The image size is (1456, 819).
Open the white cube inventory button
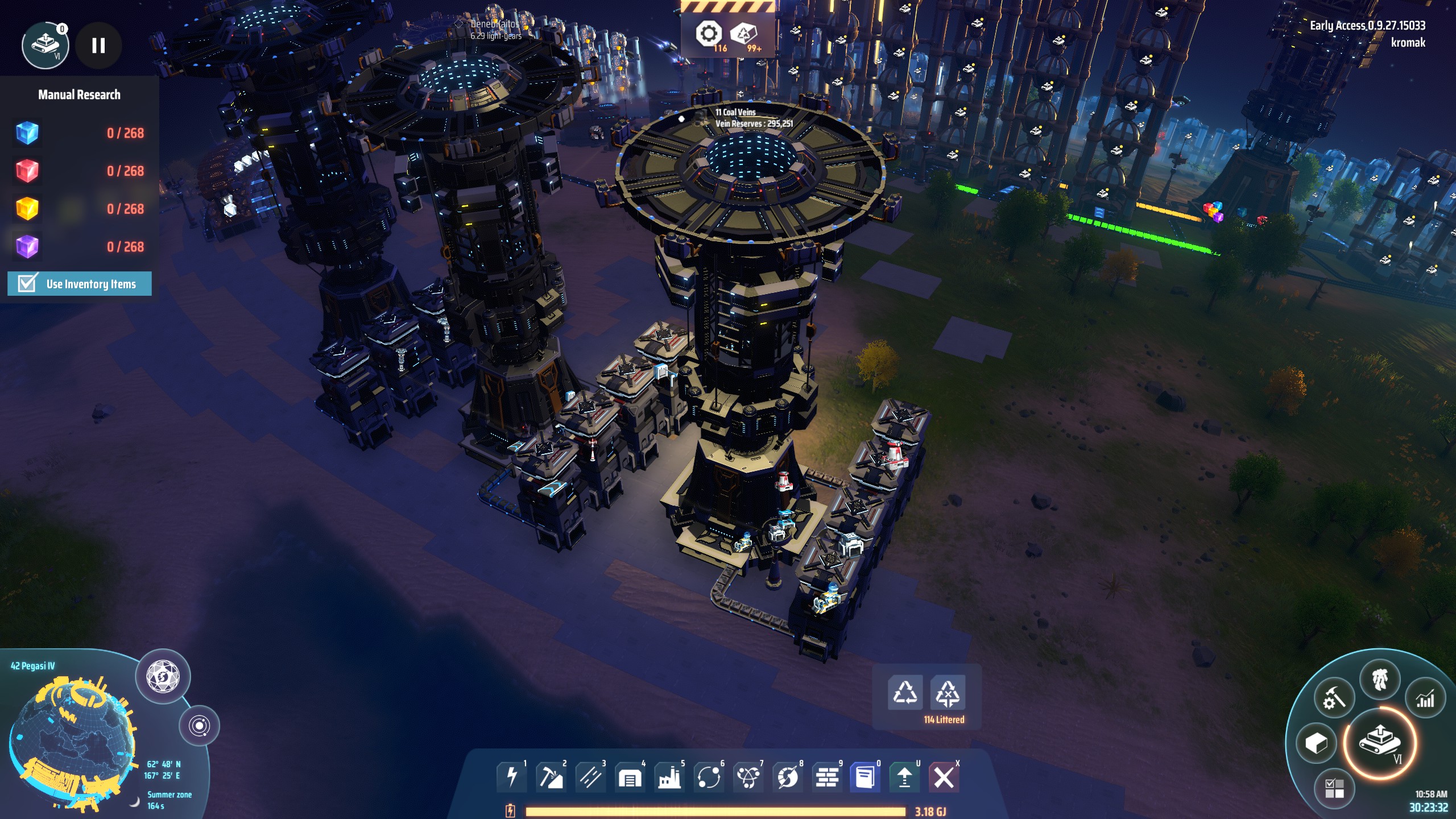point(1316,743)
